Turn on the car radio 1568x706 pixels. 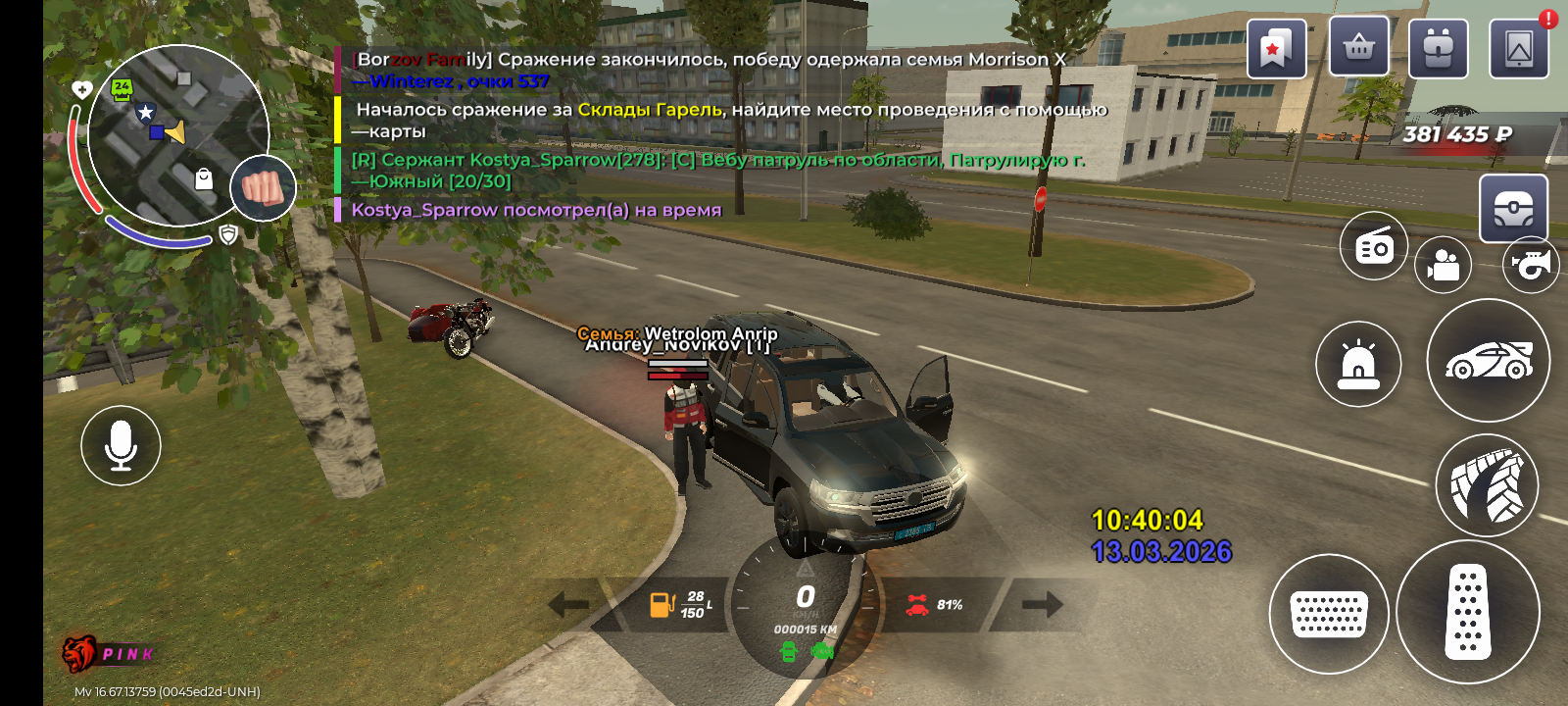1374,246
